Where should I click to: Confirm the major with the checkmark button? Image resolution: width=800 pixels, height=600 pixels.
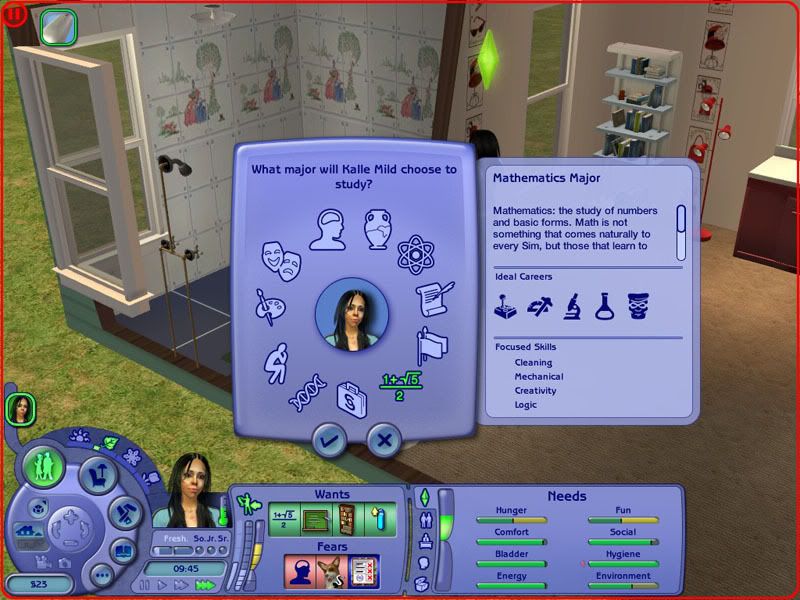(x=330, y=438)
